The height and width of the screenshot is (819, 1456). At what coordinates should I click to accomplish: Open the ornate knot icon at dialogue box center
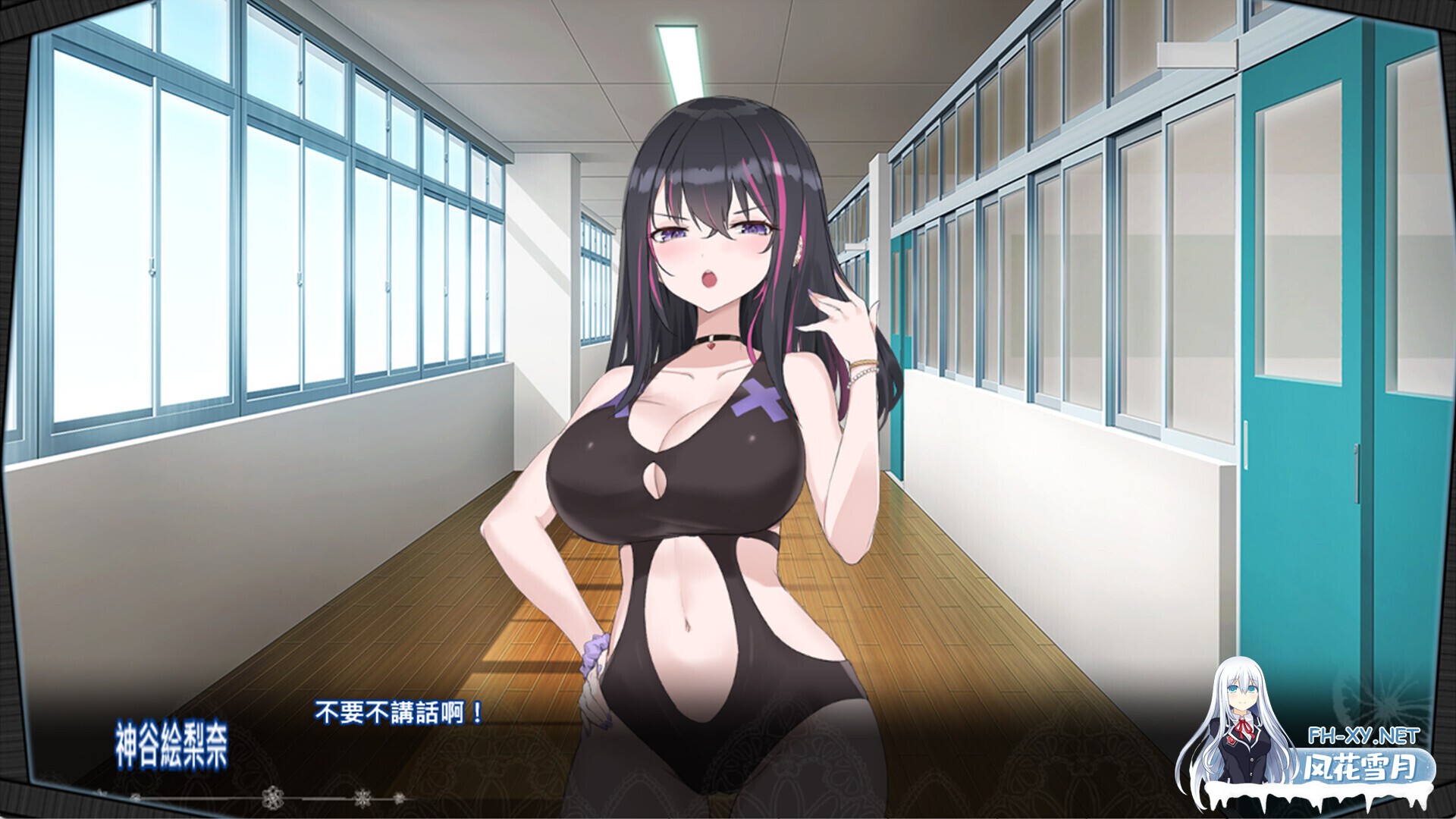[x=272, y=796]
